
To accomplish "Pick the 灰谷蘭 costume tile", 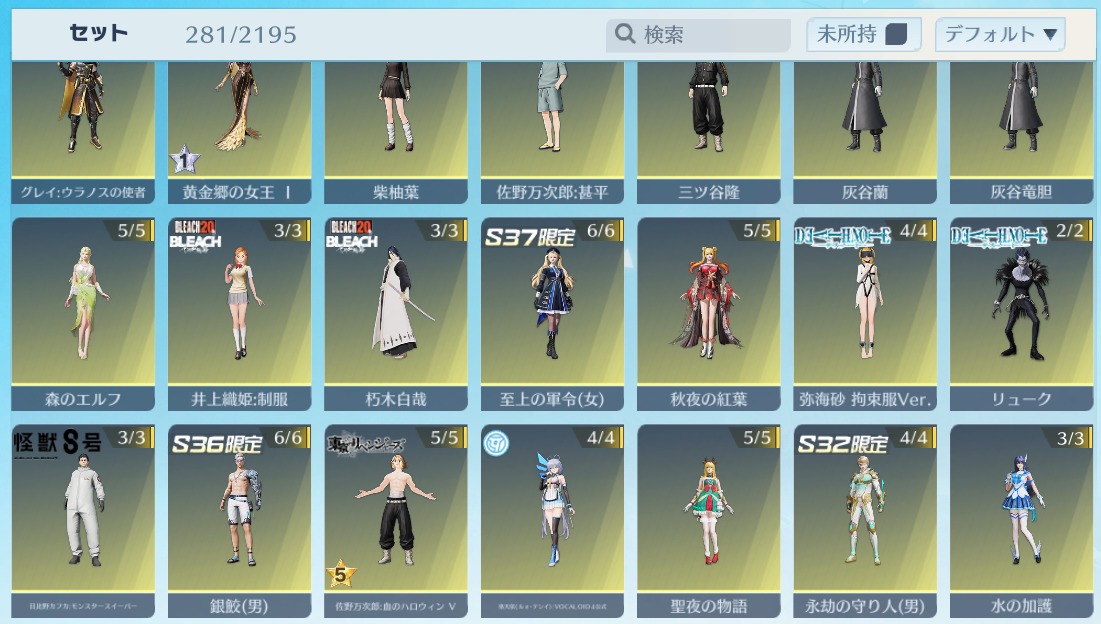I will coord(865,125).
